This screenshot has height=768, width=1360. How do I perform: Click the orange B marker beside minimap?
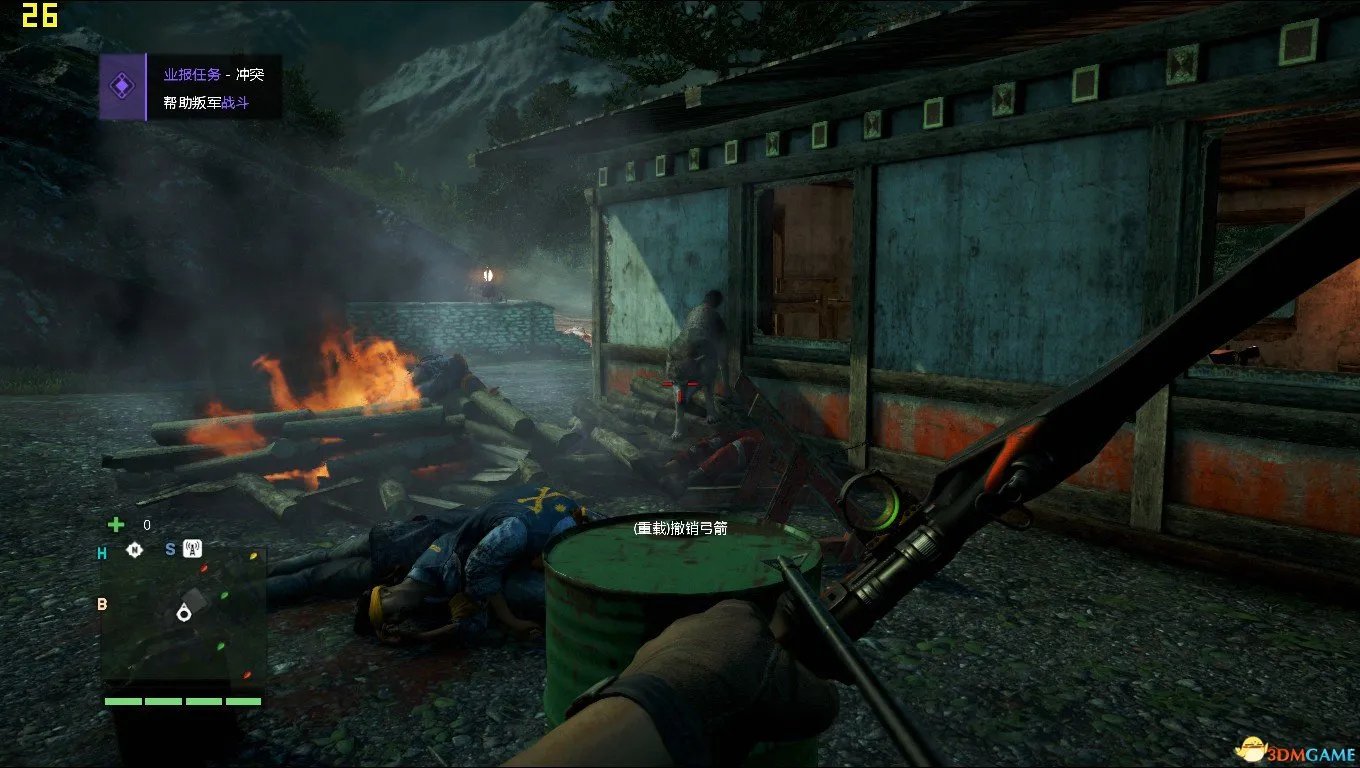click(x=101, y=604)
